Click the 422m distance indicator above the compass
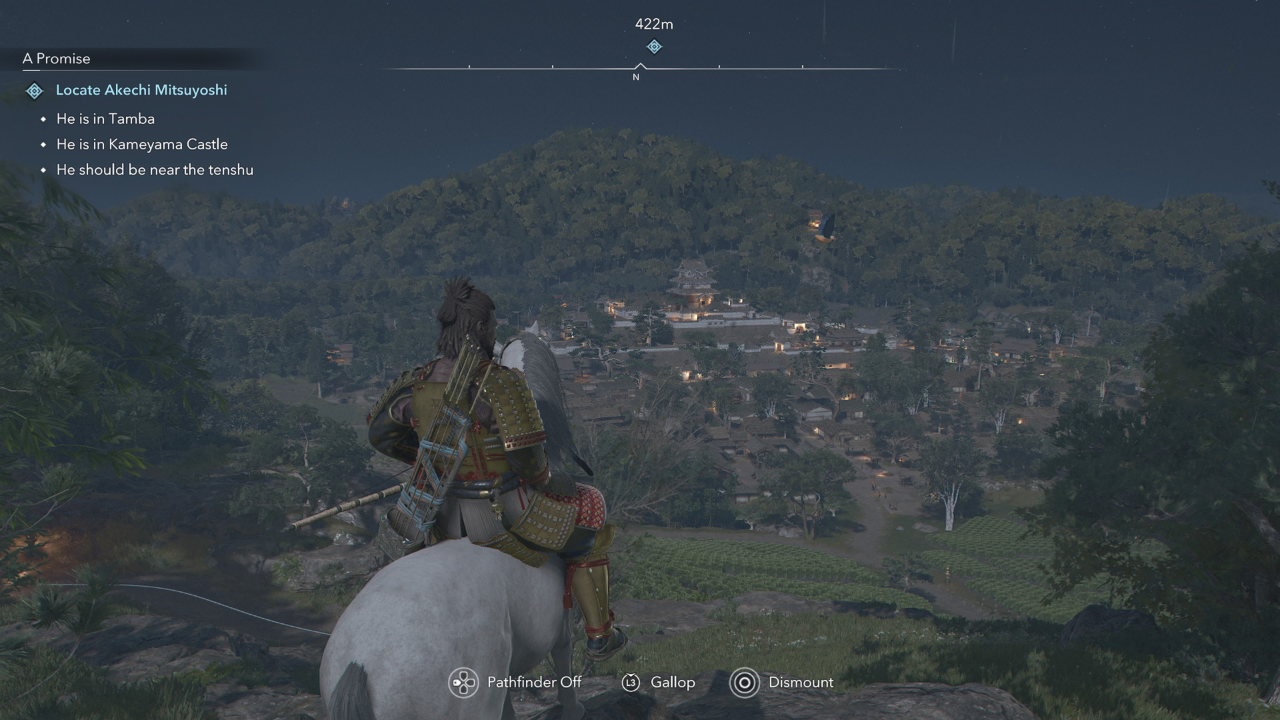Viewport: 1280px width, 720px height. (x=652, y=23)
